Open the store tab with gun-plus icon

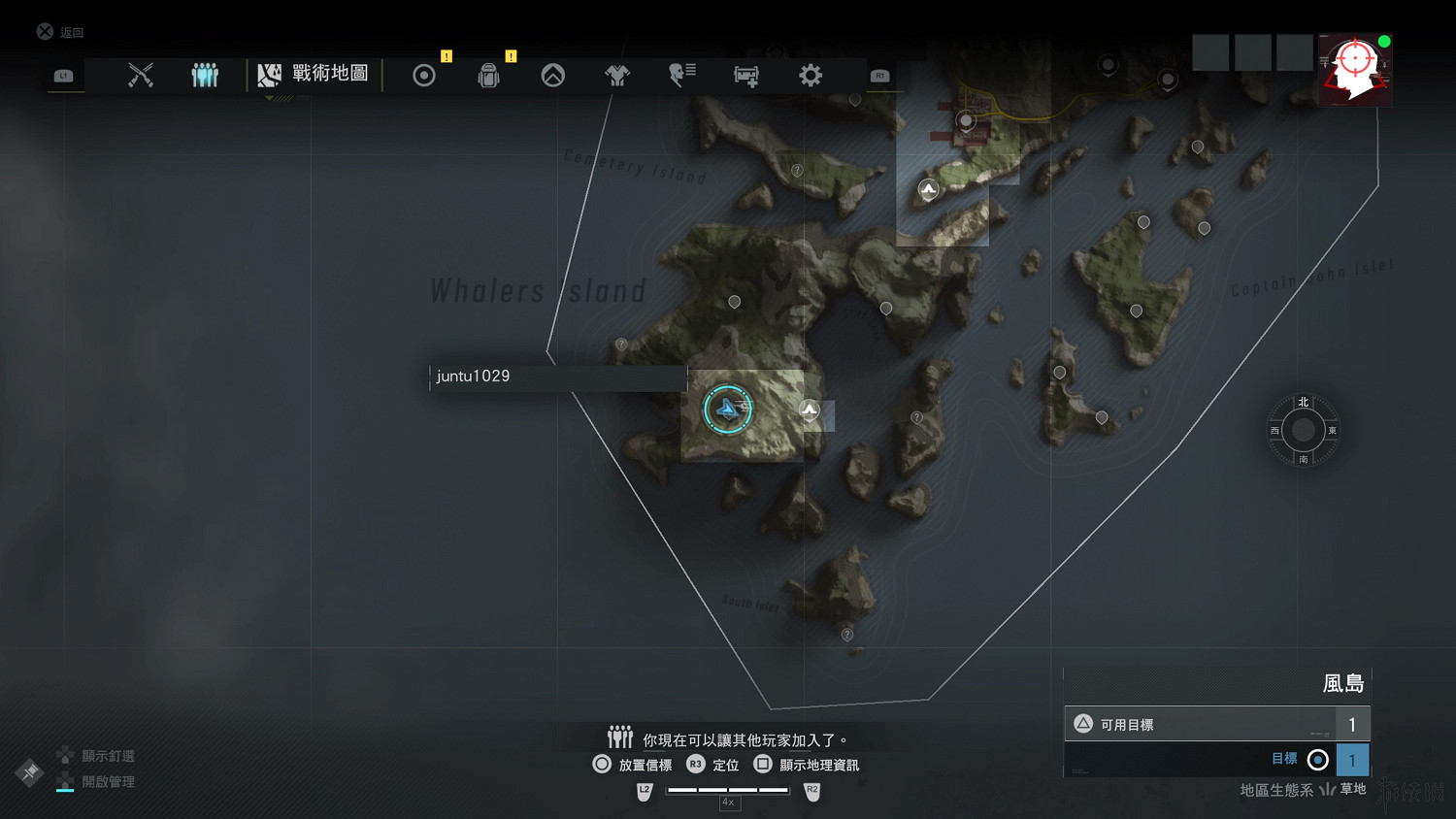746,76
